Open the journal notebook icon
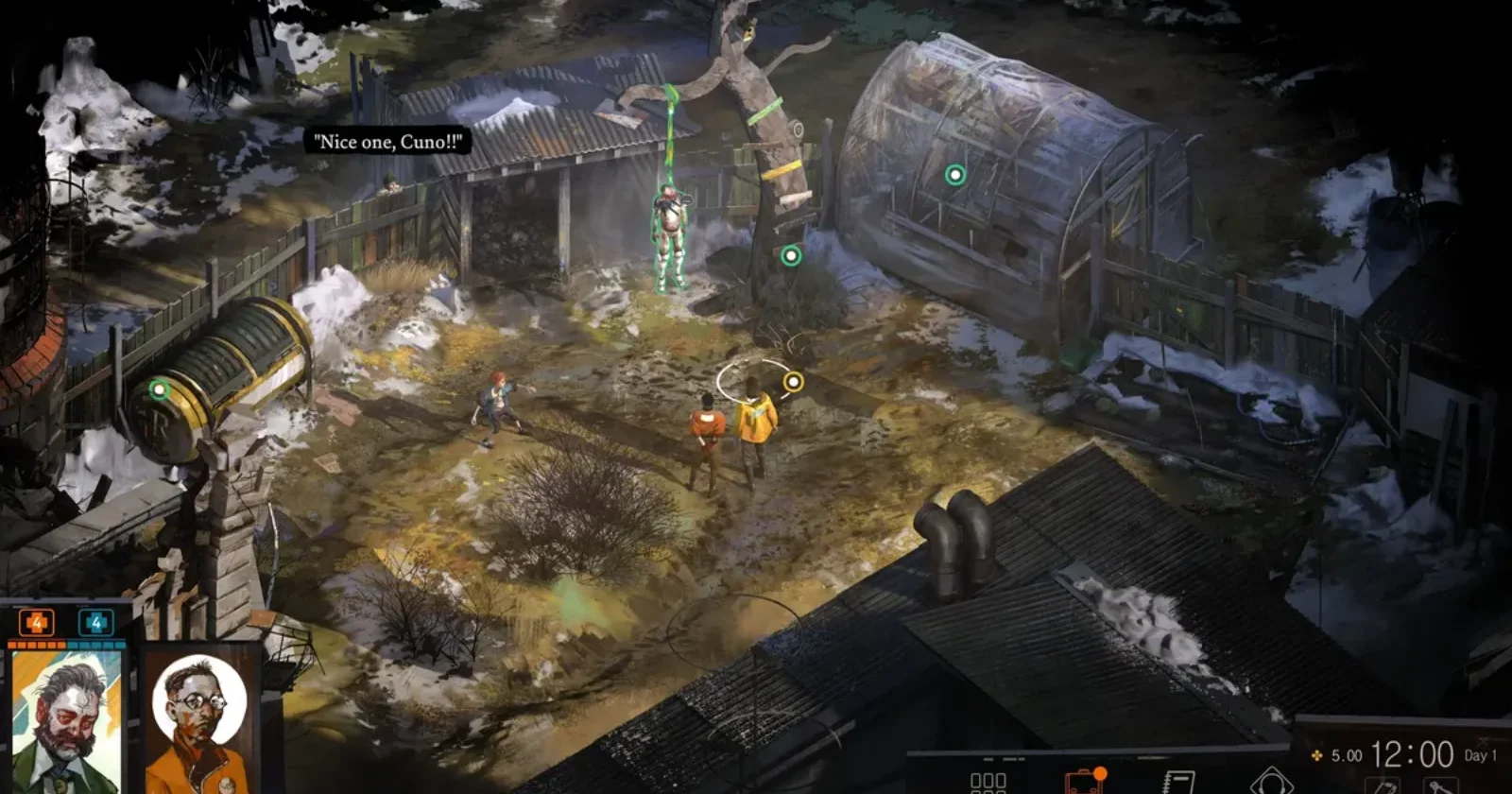The width and height of the screenshot is (1512, 794). coord(1177,782)
